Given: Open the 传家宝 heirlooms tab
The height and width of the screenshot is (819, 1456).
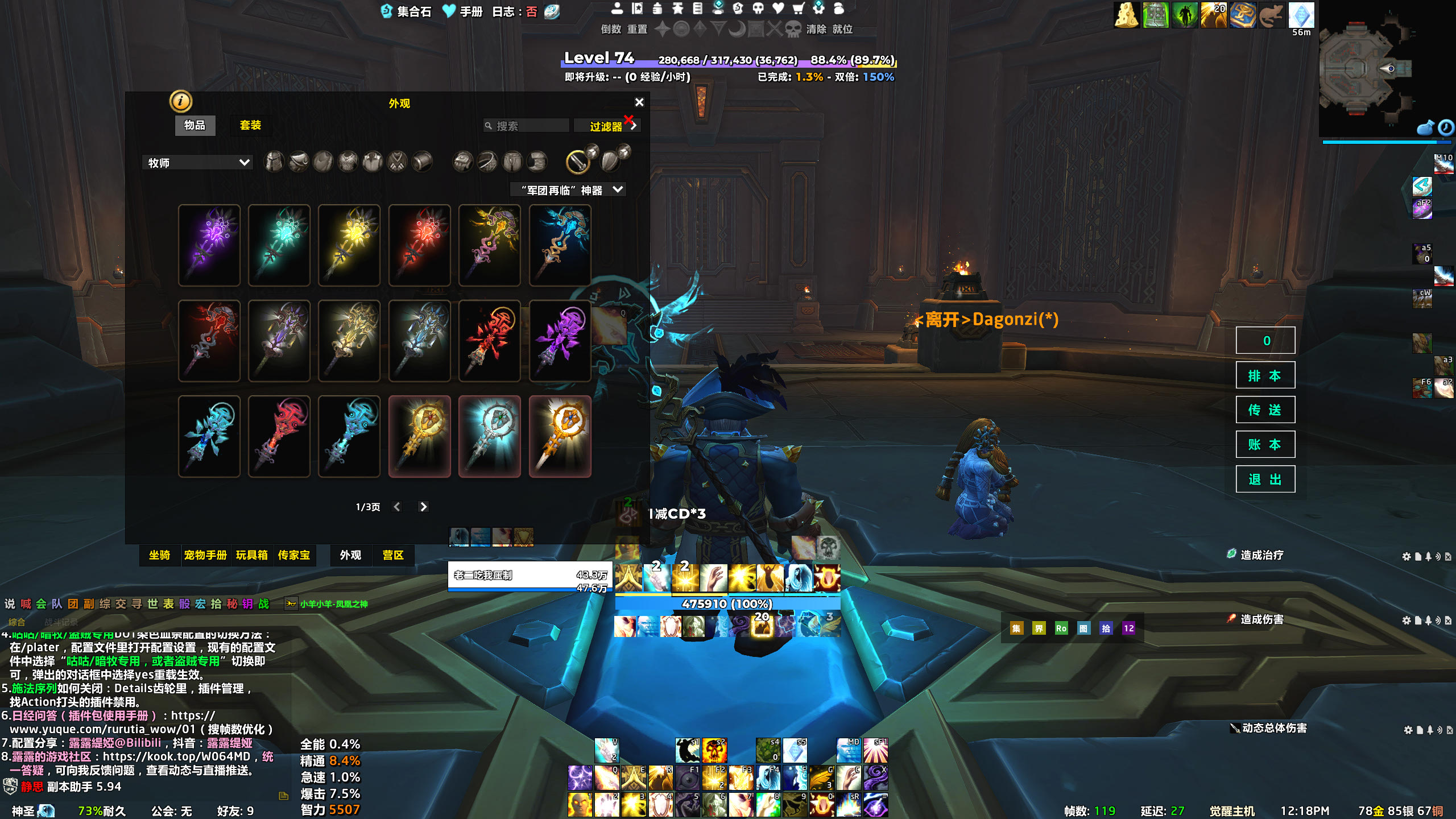Looking at the screenshot, I should click(294, 555).
